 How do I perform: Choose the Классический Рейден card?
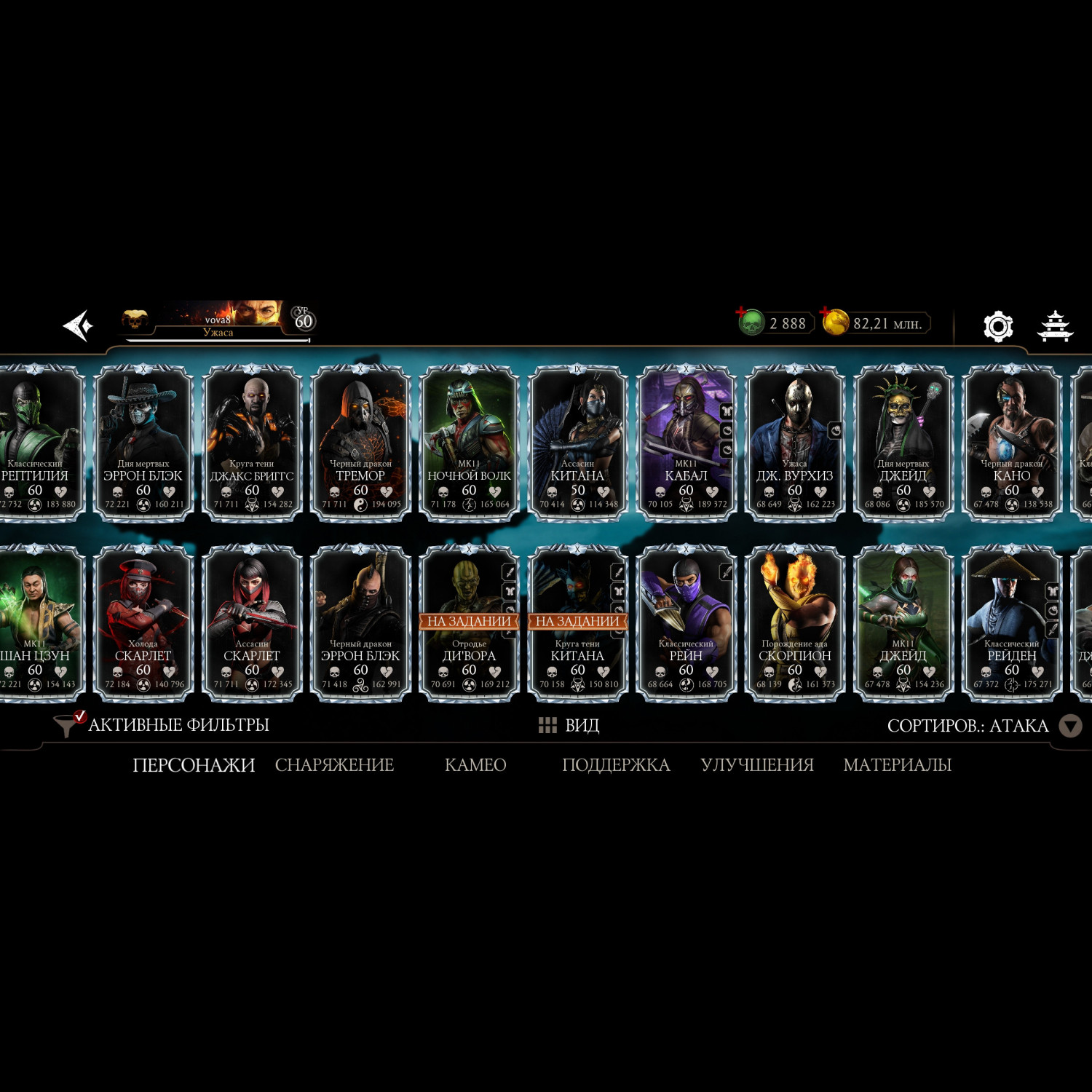[1011, 623]
